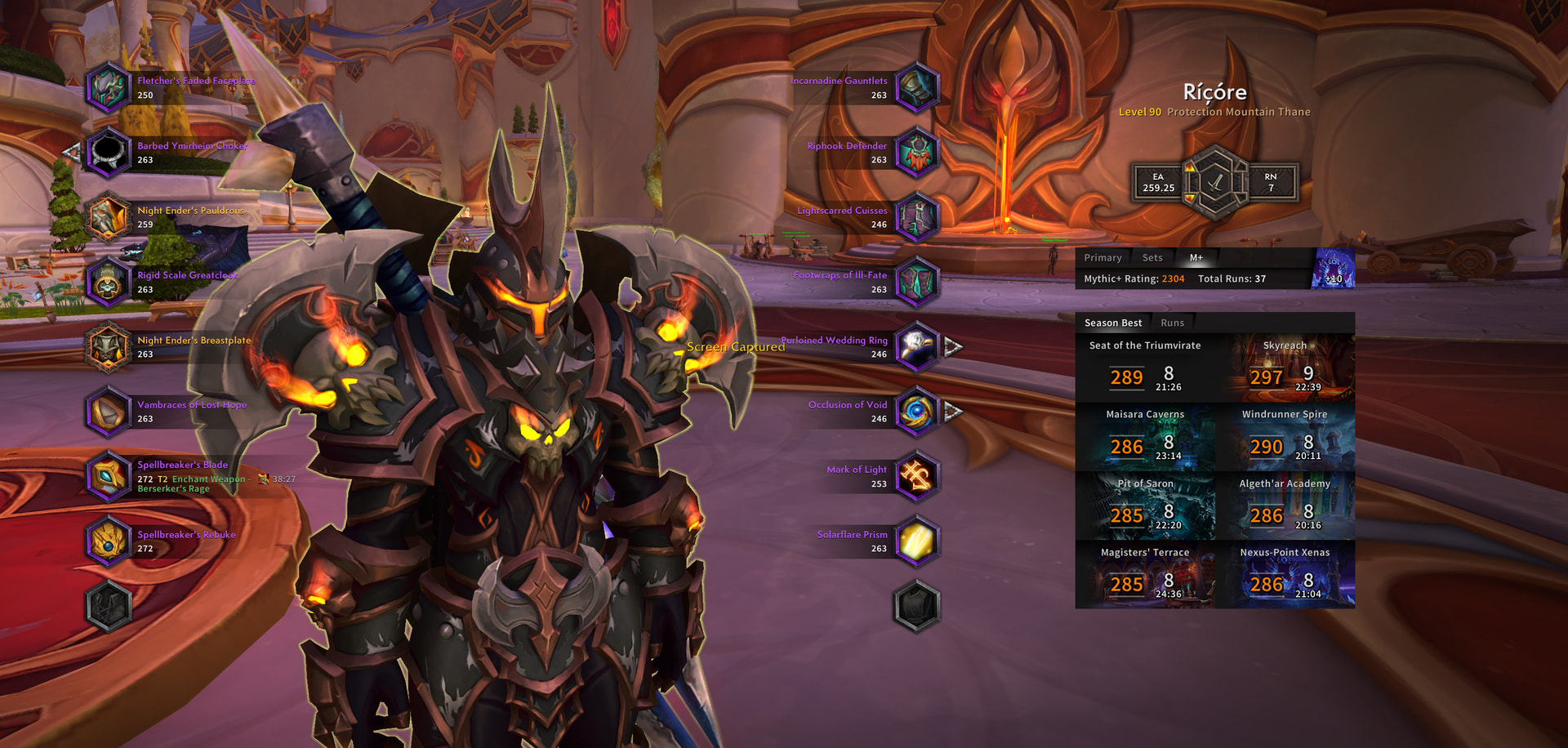Click the Barbed Ymirheim Choker neck slot
The width and height of the screenshot is (1568, 748).
click(109, 153)
